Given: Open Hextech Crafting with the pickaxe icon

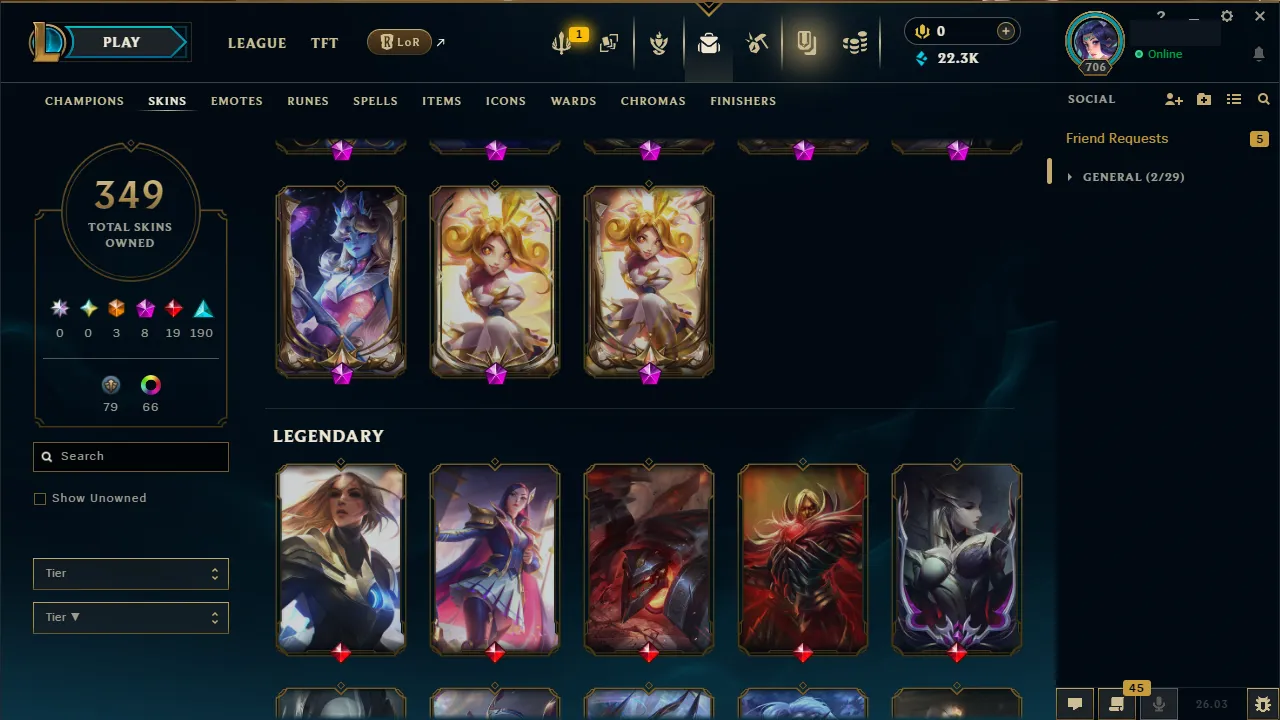Looking at the screenshot, I should 756,43.
